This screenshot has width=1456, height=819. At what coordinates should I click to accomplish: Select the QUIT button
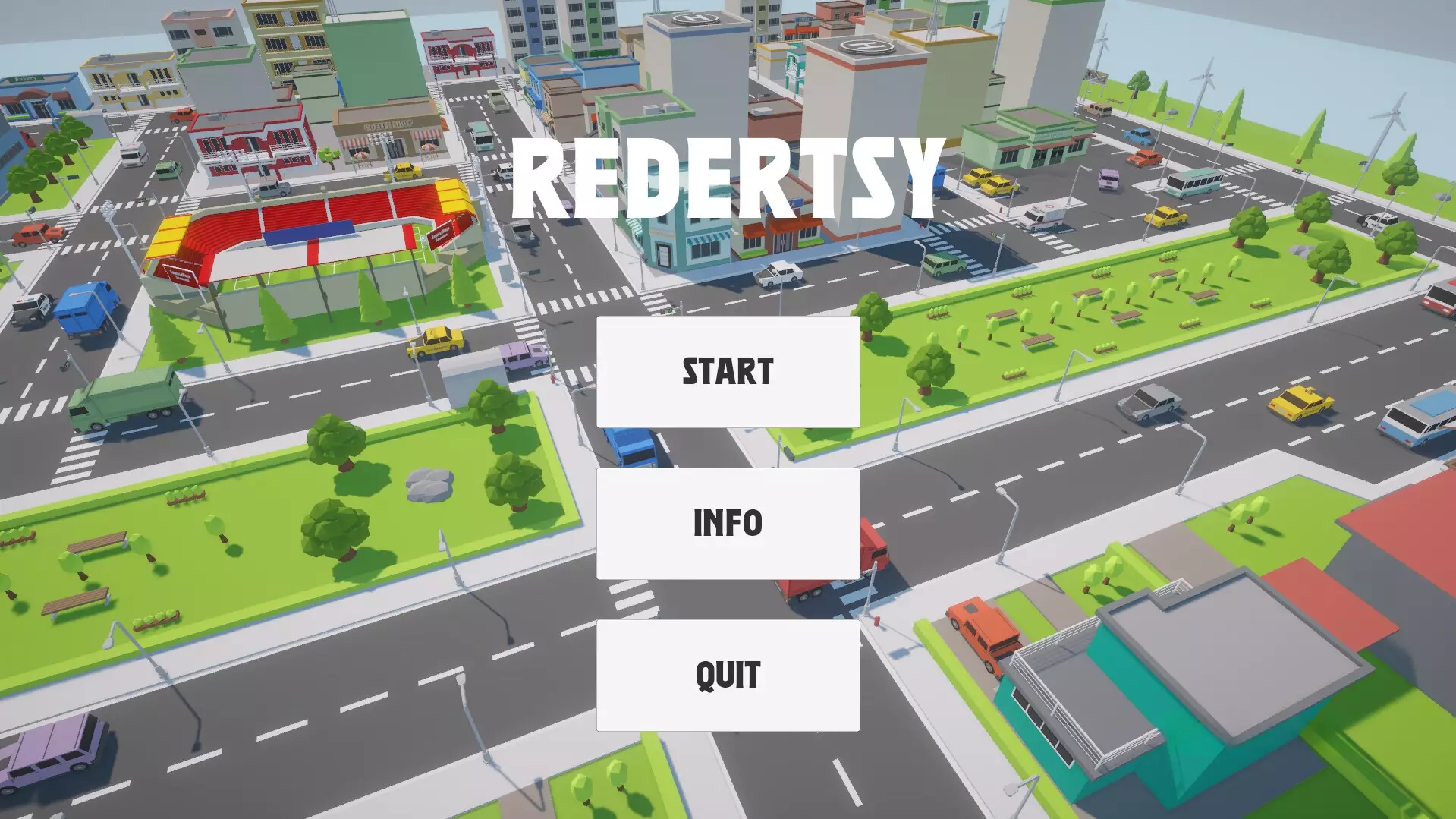coord(728,674)
